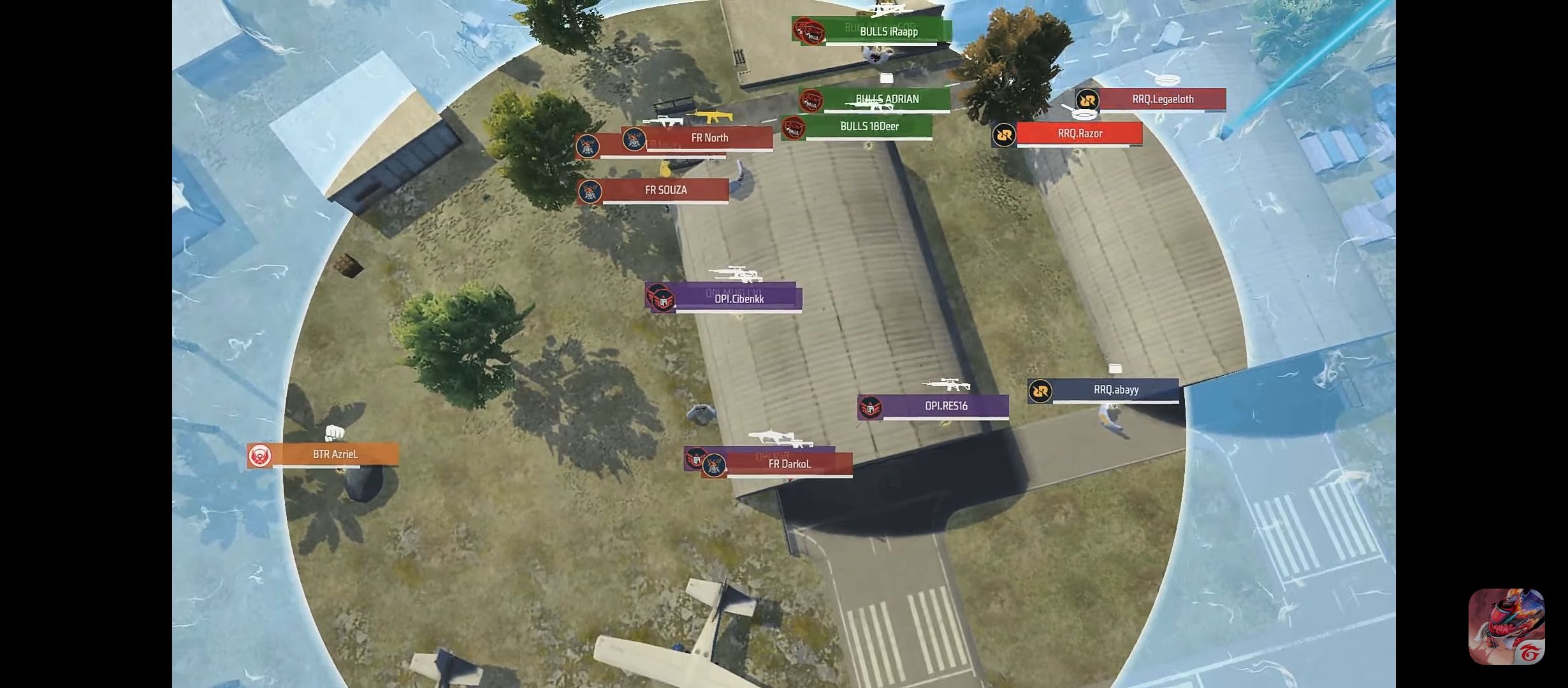Select the red RRQ.Razor player tag
Screen dimensions: 1568x688
coord(1080,134)
